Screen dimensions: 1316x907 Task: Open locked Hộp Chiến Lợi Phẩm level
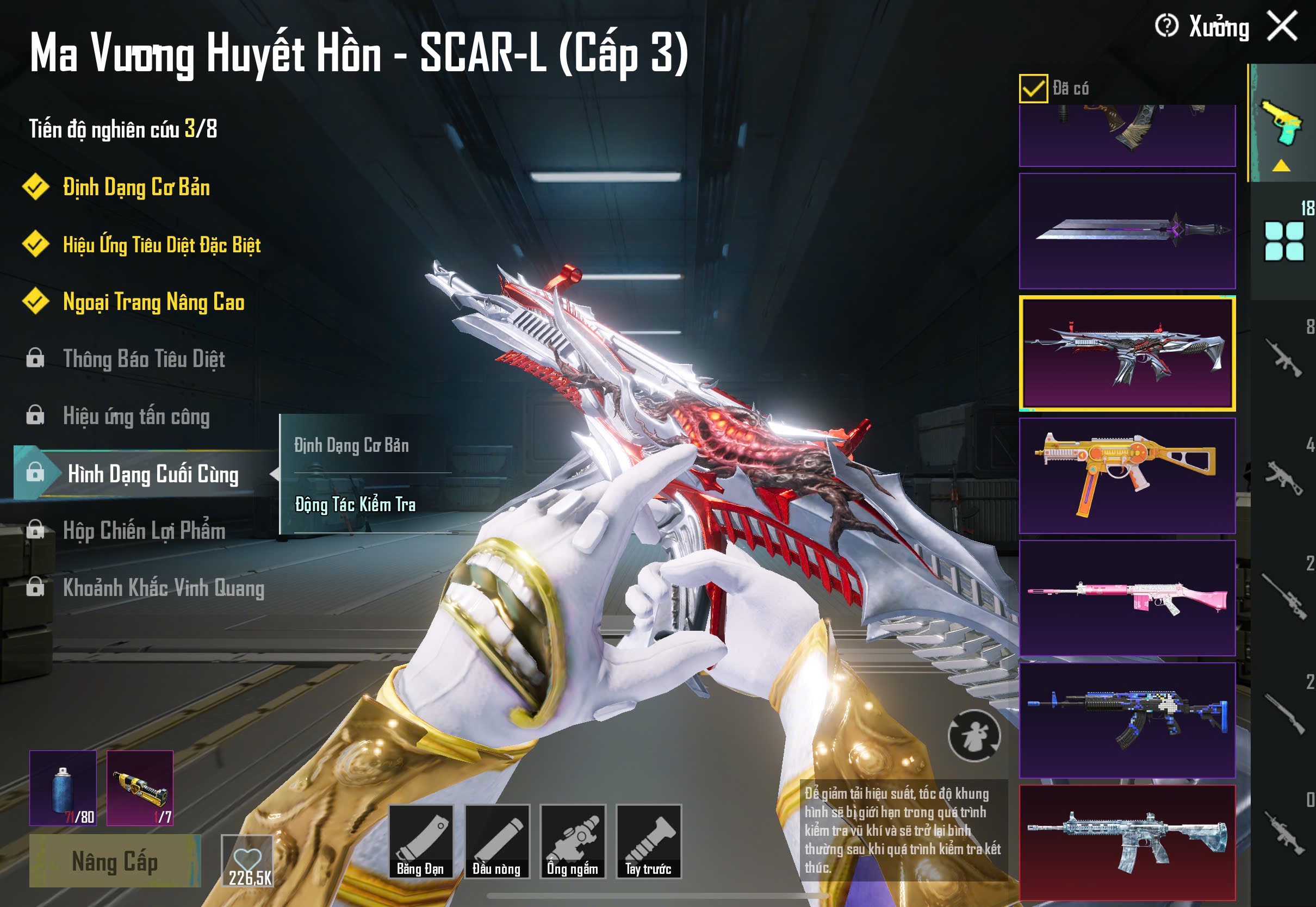144,531
